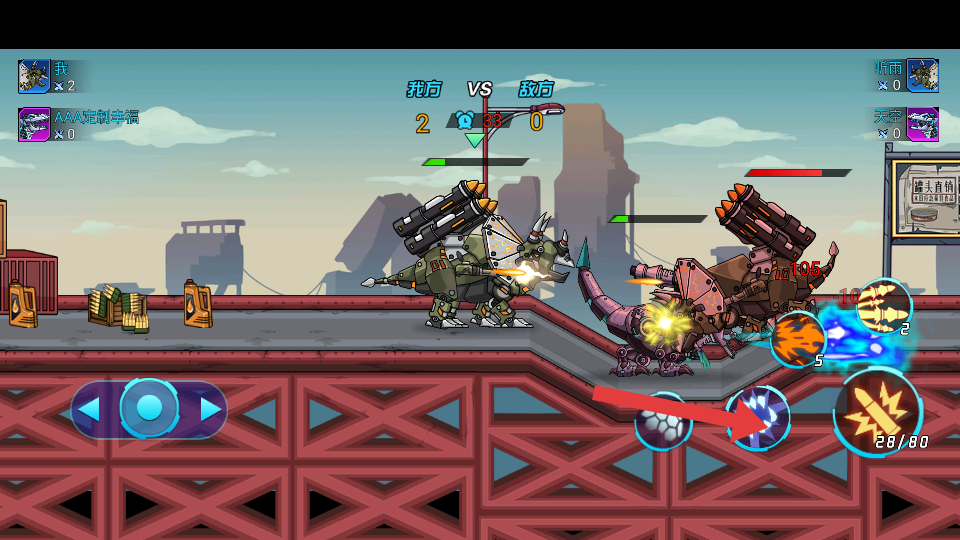Image resolution: width=960 pixels, height=540 pixels.
Task: Select my own player portrait
Action: [x=34, y=76]
